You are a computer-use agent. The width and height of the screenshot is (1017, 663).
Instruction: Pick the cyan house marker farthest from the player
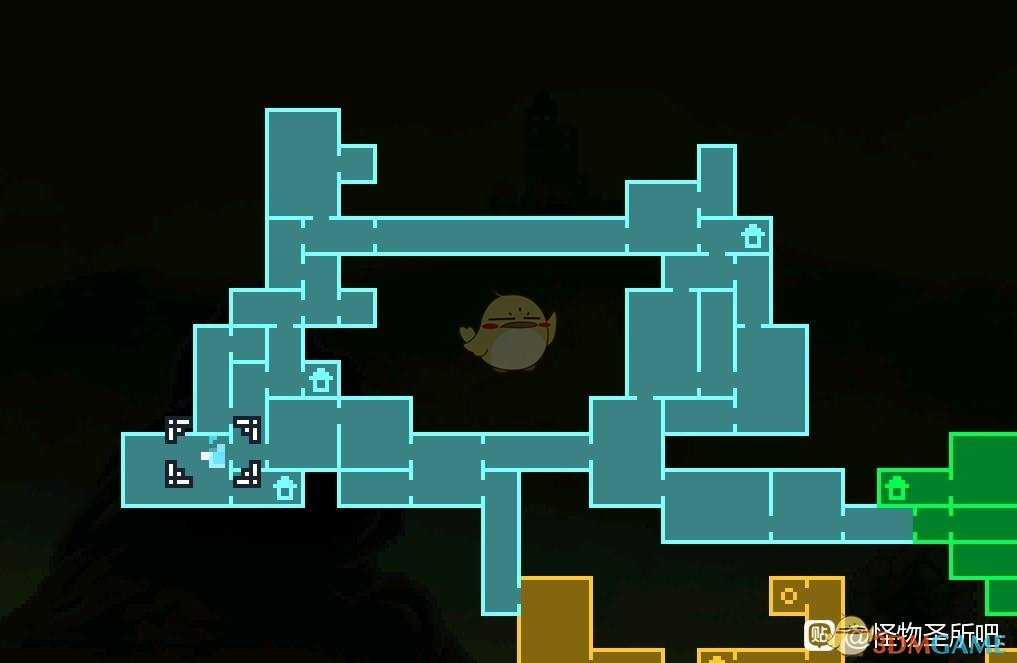[753, 237]
